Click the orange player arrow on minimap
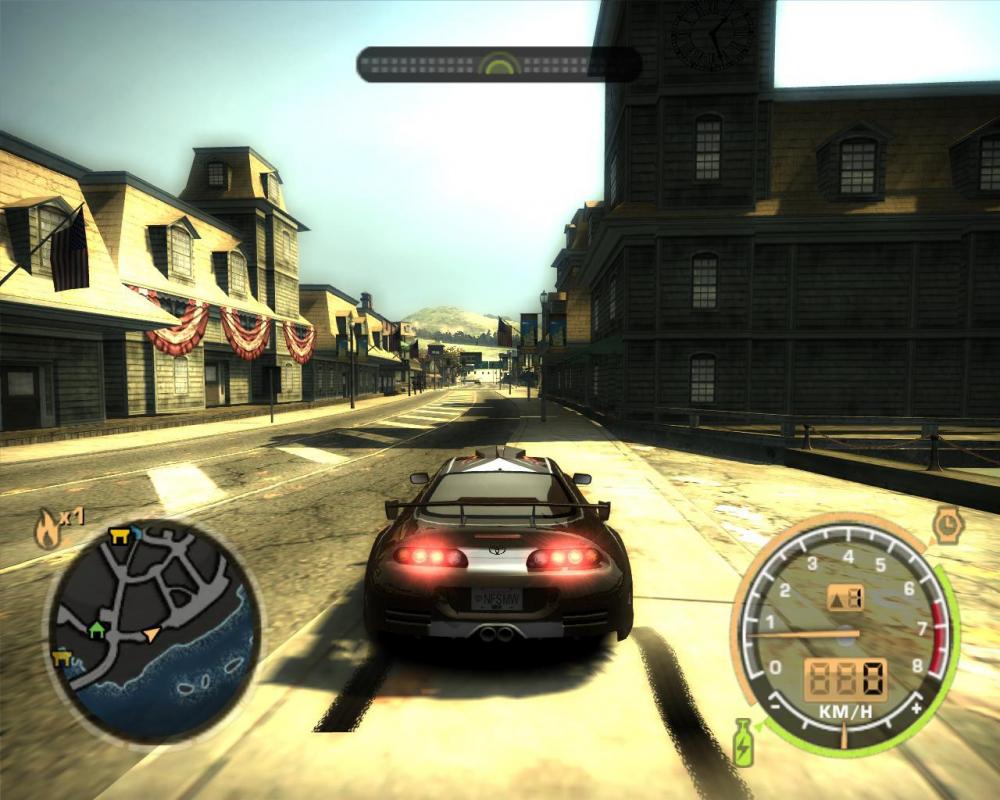Viewport: 1000px width, 800px height. [151, 633]
